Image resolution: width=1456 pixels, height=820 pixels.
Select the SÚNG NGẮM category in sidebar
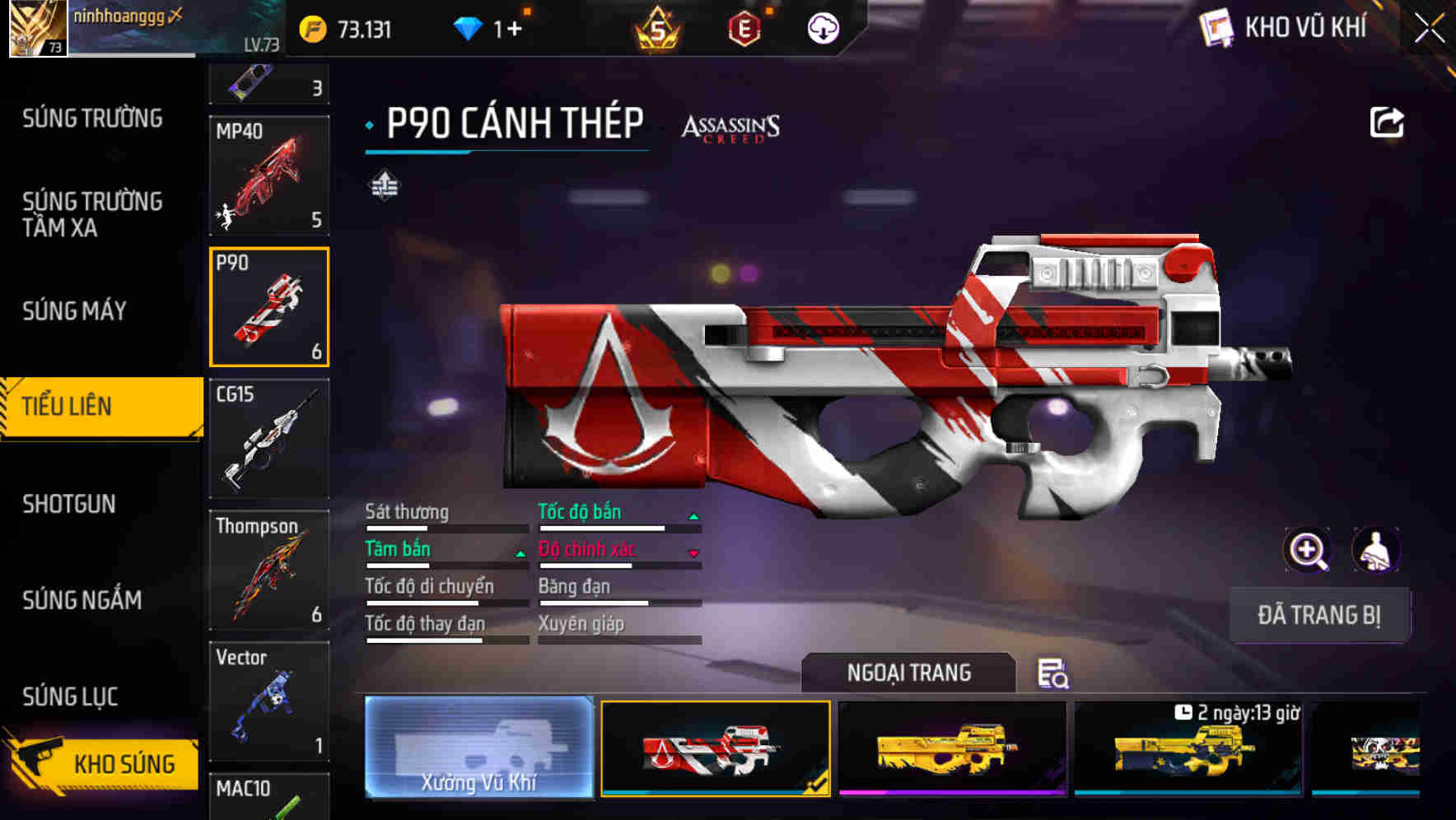(x=82, y=600)
